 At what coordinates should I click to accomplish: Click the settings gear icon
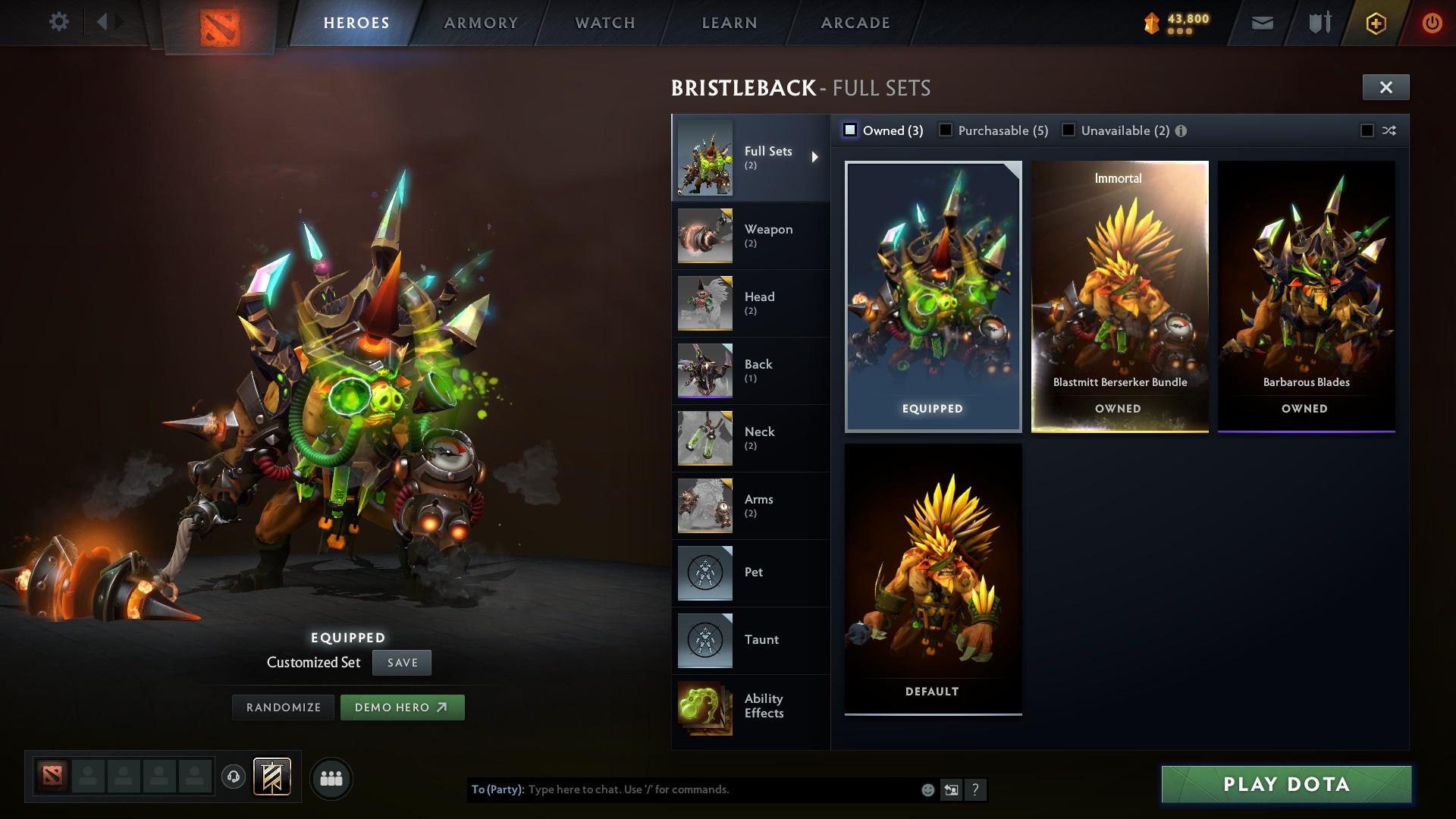[59, 22]
